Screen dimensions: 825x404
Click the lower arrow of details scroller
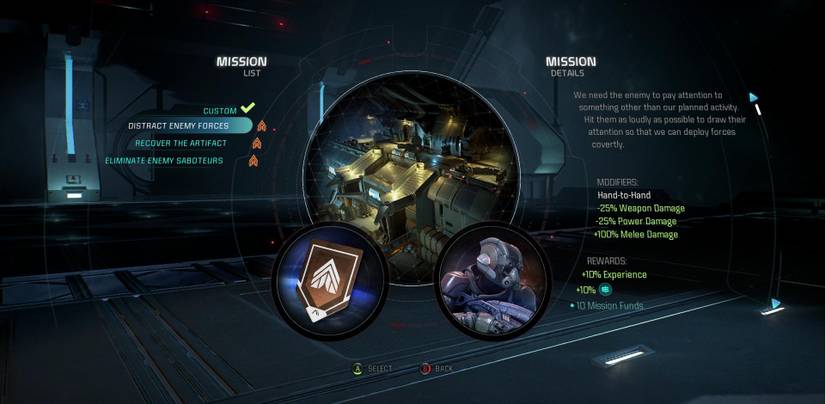(774, 304)
